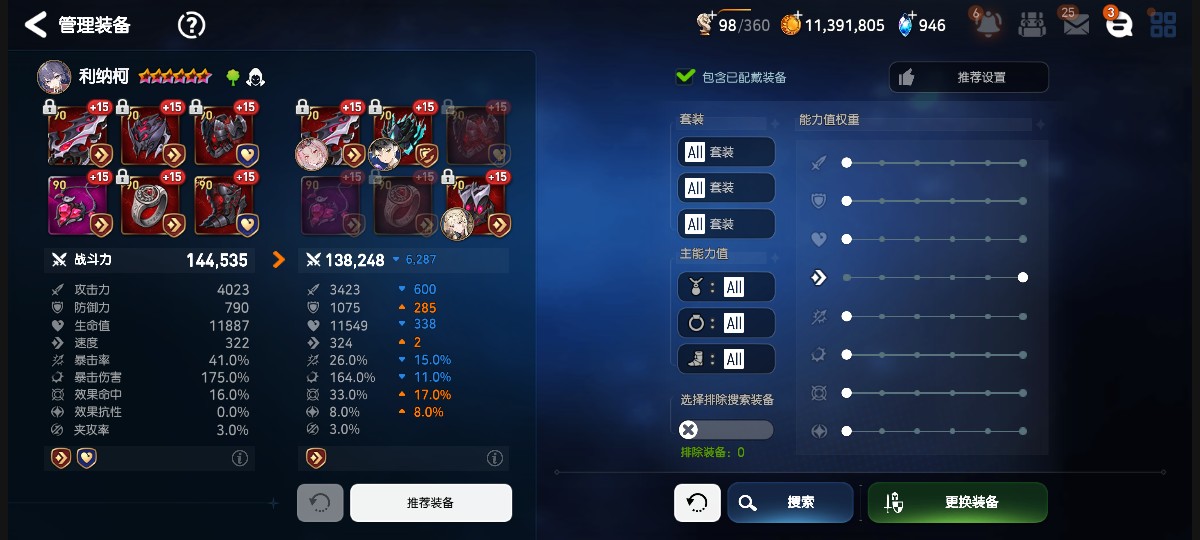Image resolution: width=1200 pixels, height=540 pixels.
Task: Select the equipped magenta necklace slot
Action: [78, 205]
